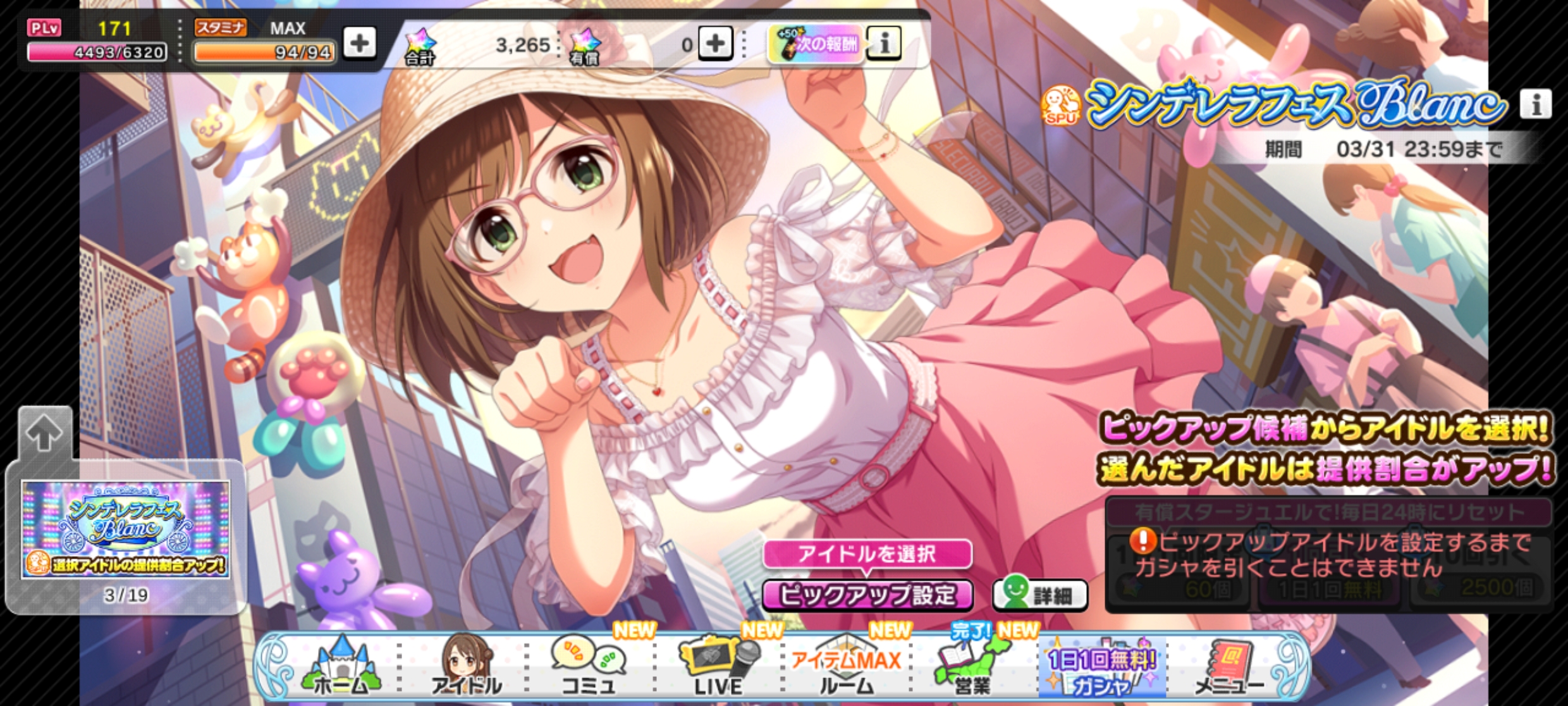The image size is (1568, 706).
Task: Open info for シンデレラフェス Blanc title
Action: [x=1536, y=104]
